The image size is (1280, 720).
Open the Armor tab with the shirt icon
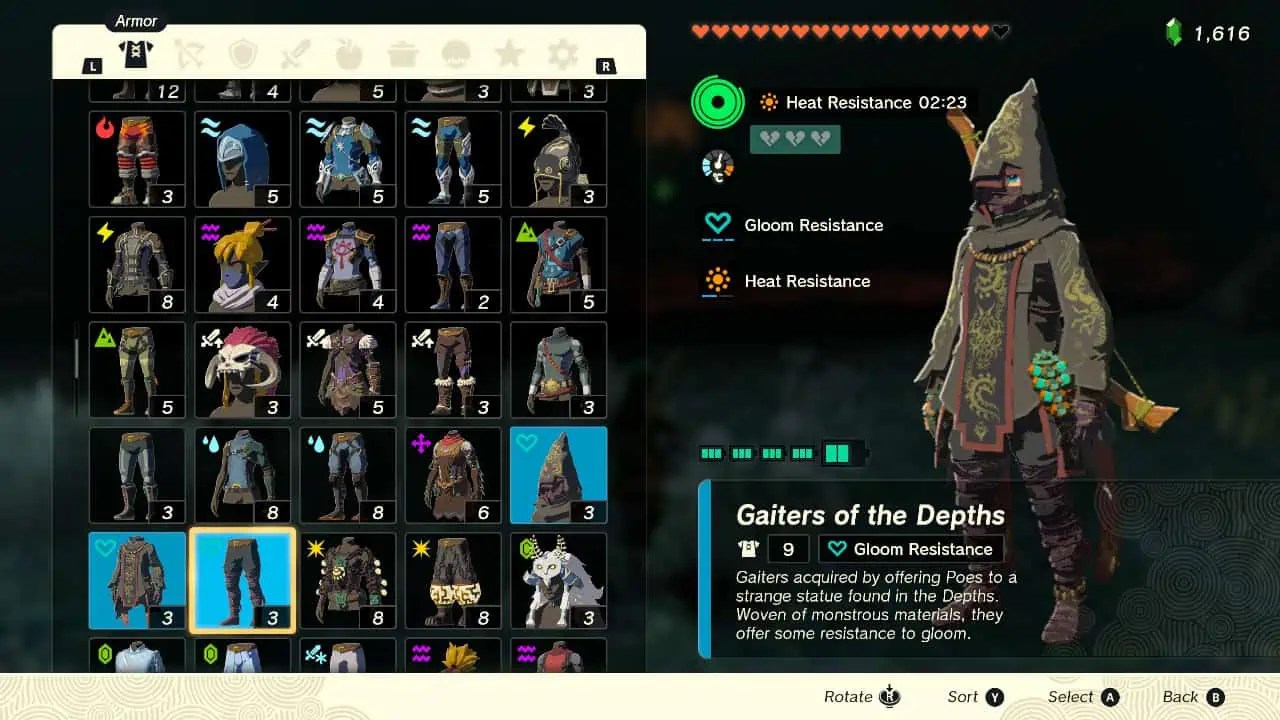pyautogui.click(x=136, y=55)
